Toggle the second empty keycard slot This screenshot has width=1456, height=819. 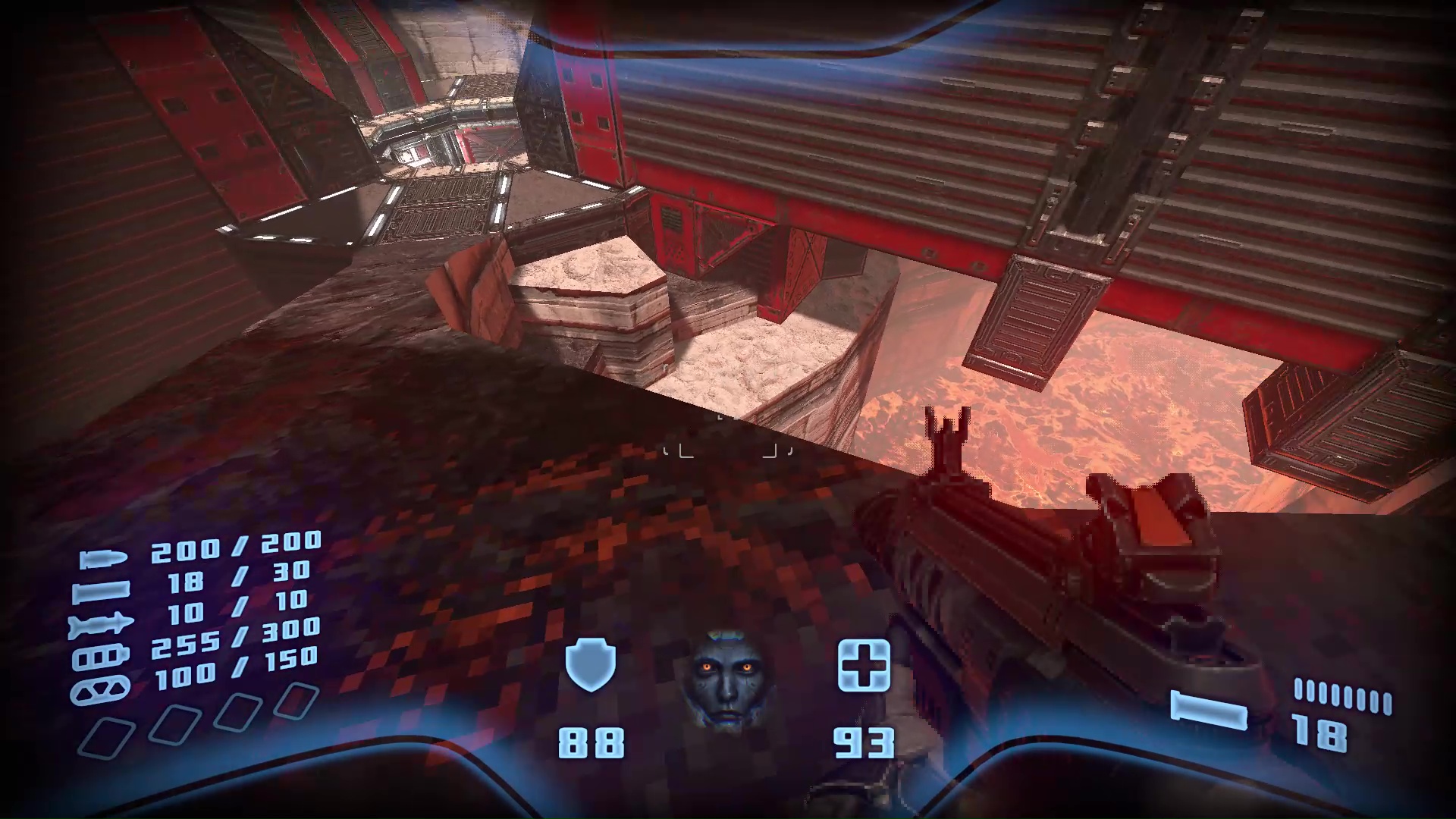pos(175,723)
